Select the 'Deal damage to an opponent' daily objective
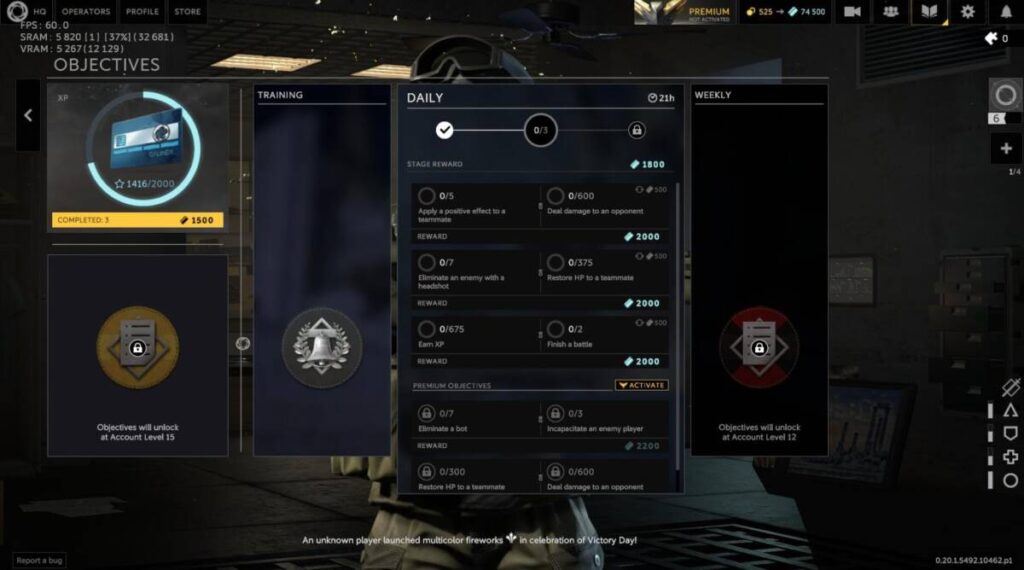Viewport: 1024px width, 570px height. (606, 204)
